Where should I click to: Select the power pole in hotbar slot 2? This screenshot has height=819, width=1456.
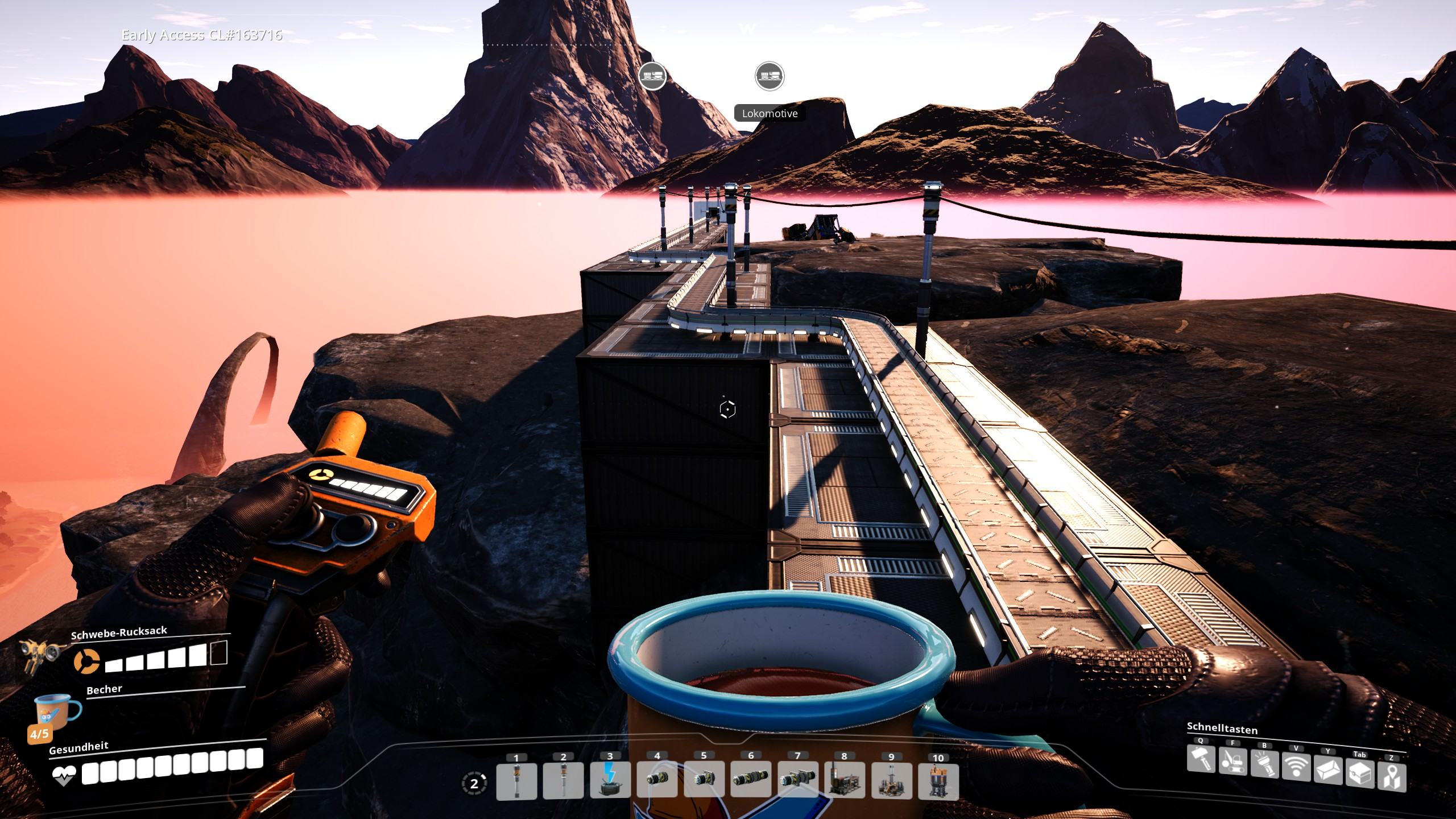click(x=563, y=780)
